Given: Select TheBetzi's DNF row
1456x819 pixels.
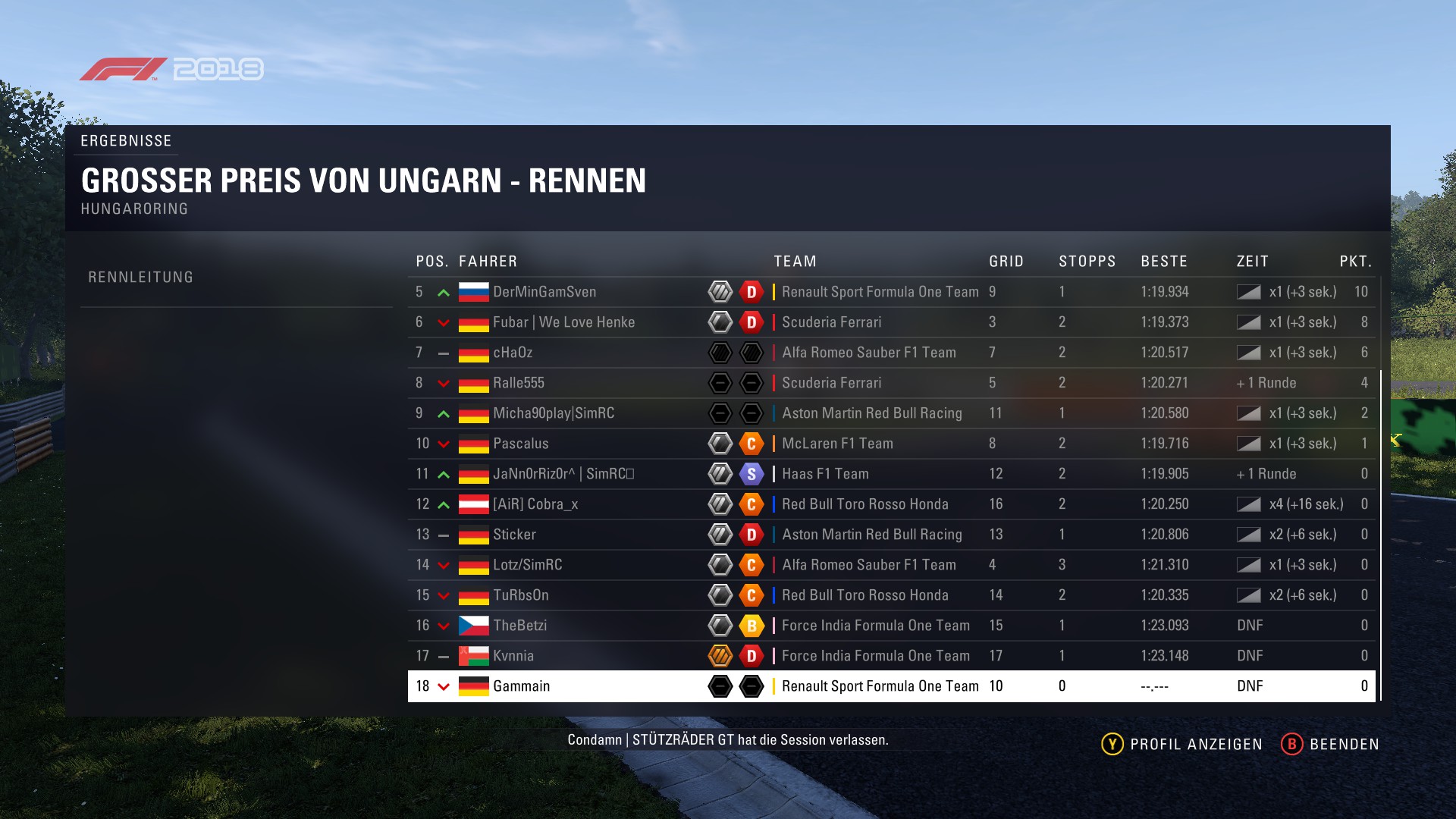Looking at the screenshot, I should pos(519,626).
